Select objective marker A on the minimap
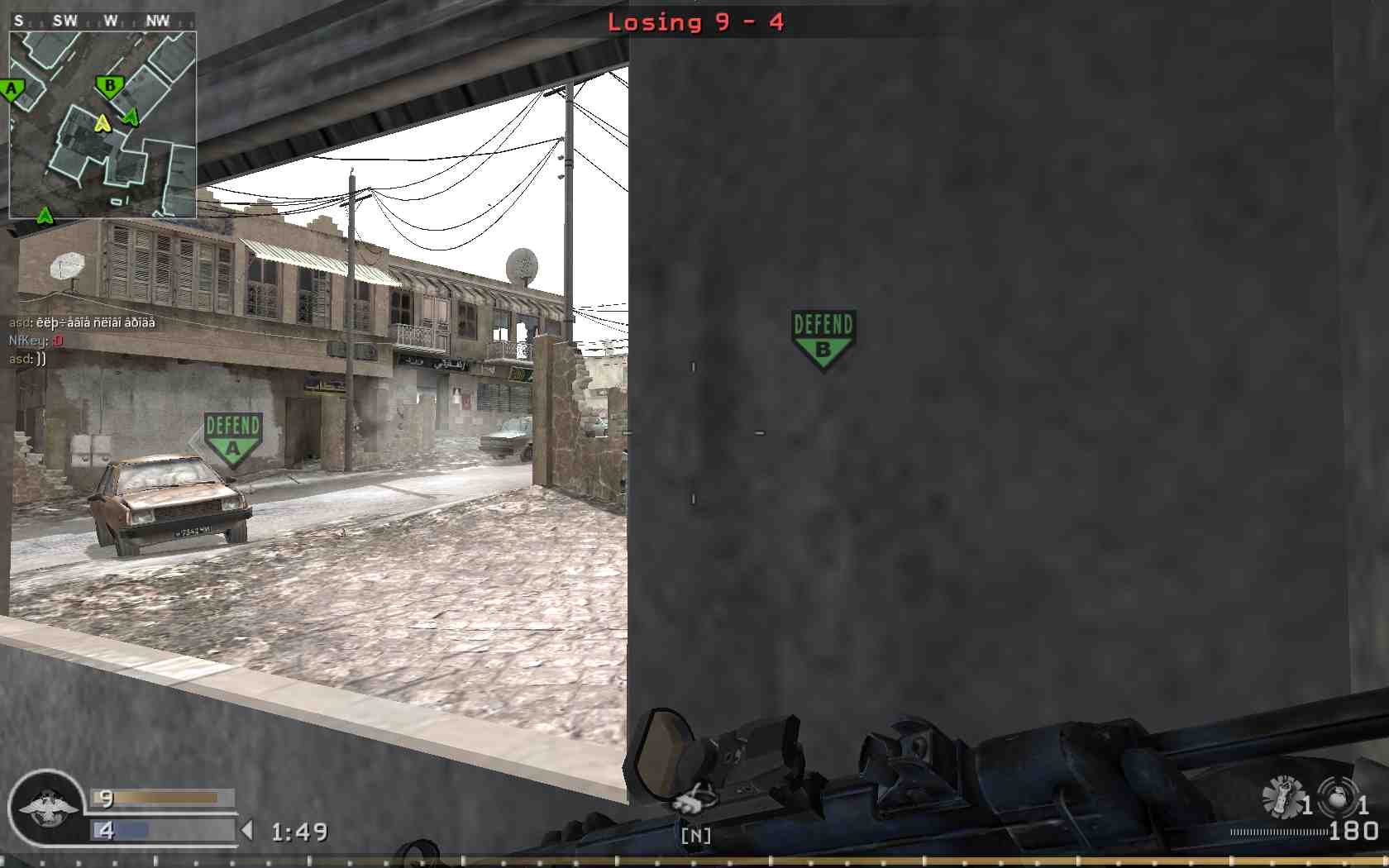The height and width of the screenshot is (868, 1389). [12, 86]
